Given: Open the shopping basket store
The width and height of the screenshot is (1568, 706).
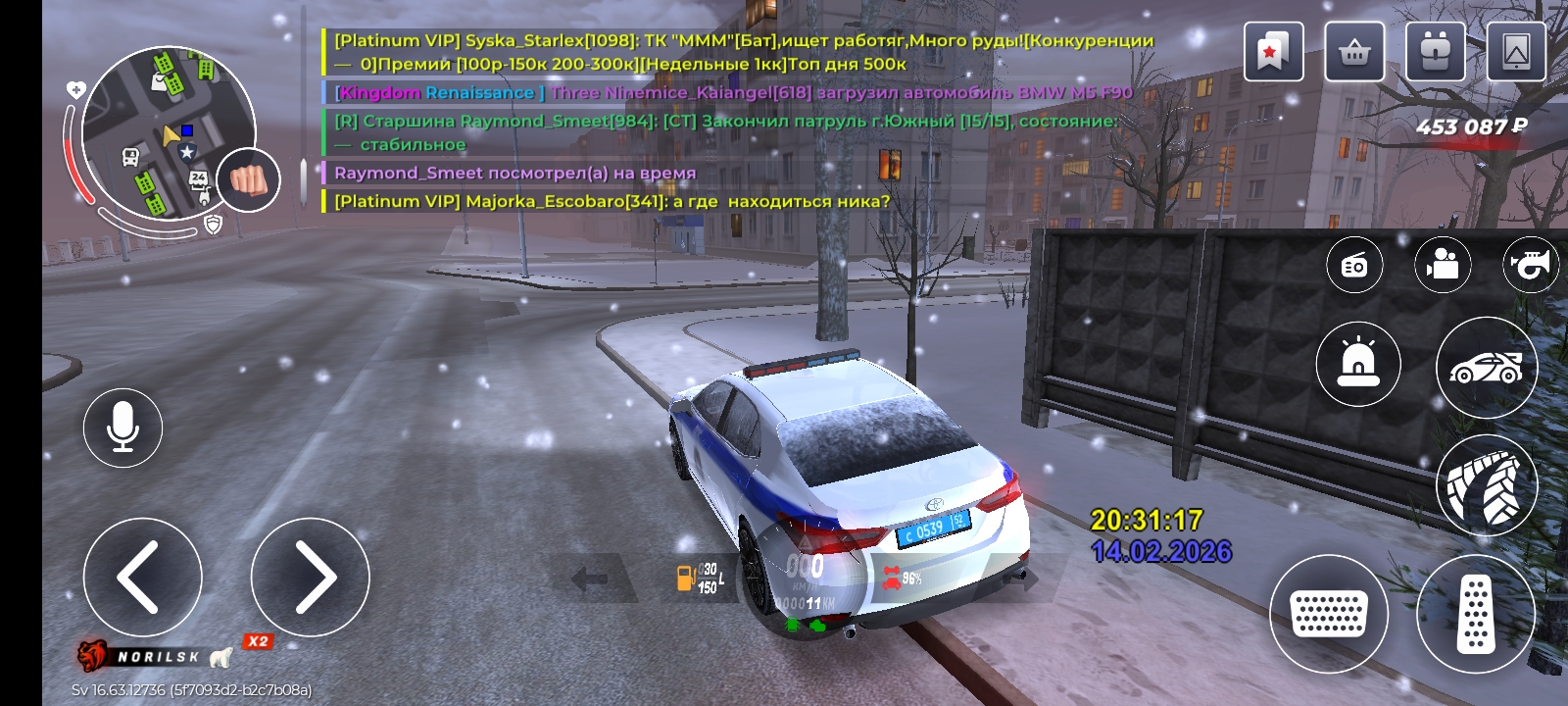Looking at the screenshot, I should point(1354,51).
